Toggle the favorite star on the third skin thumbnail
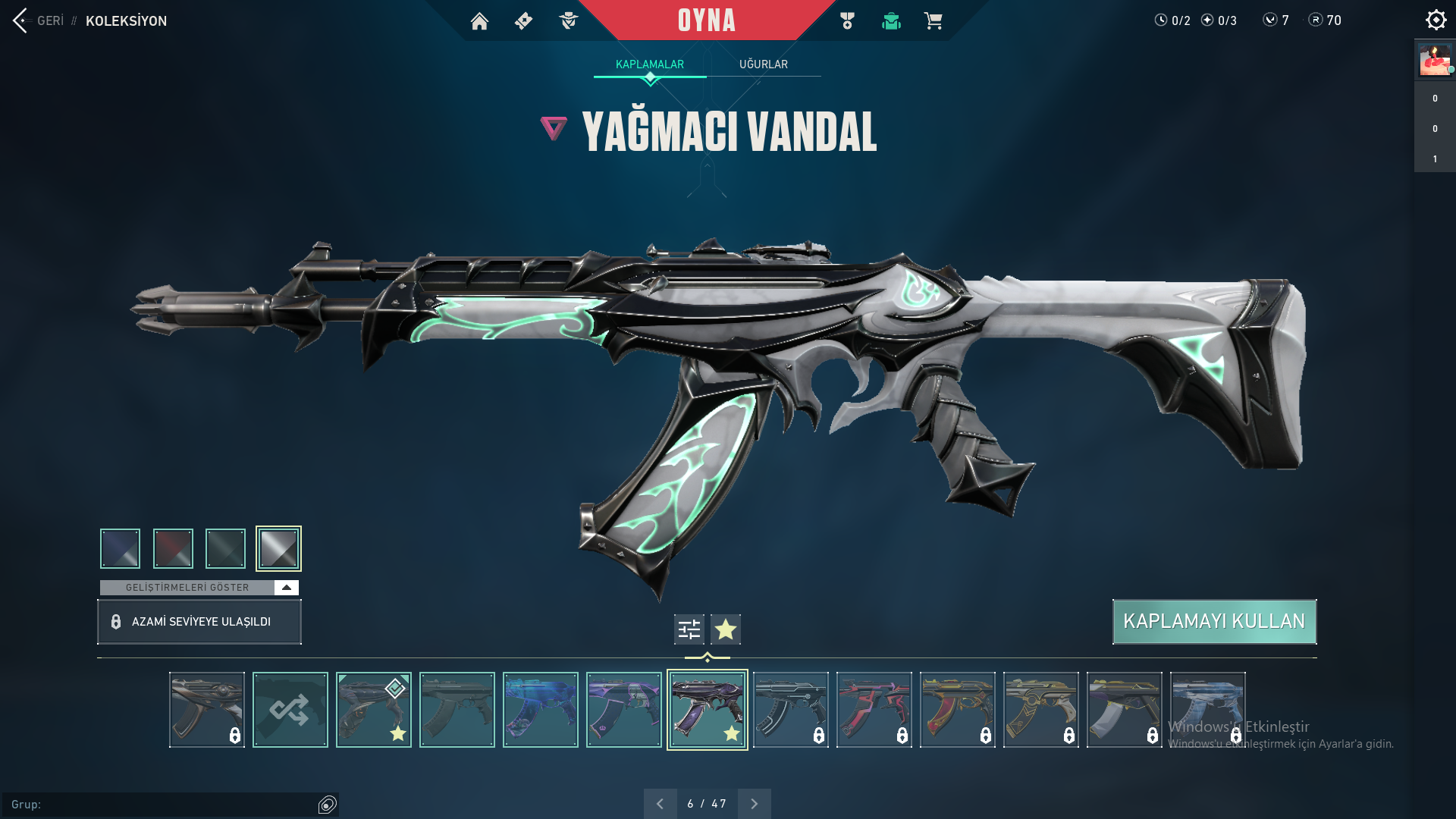The width and height of the screenshot is (1456, 819). 397,733
